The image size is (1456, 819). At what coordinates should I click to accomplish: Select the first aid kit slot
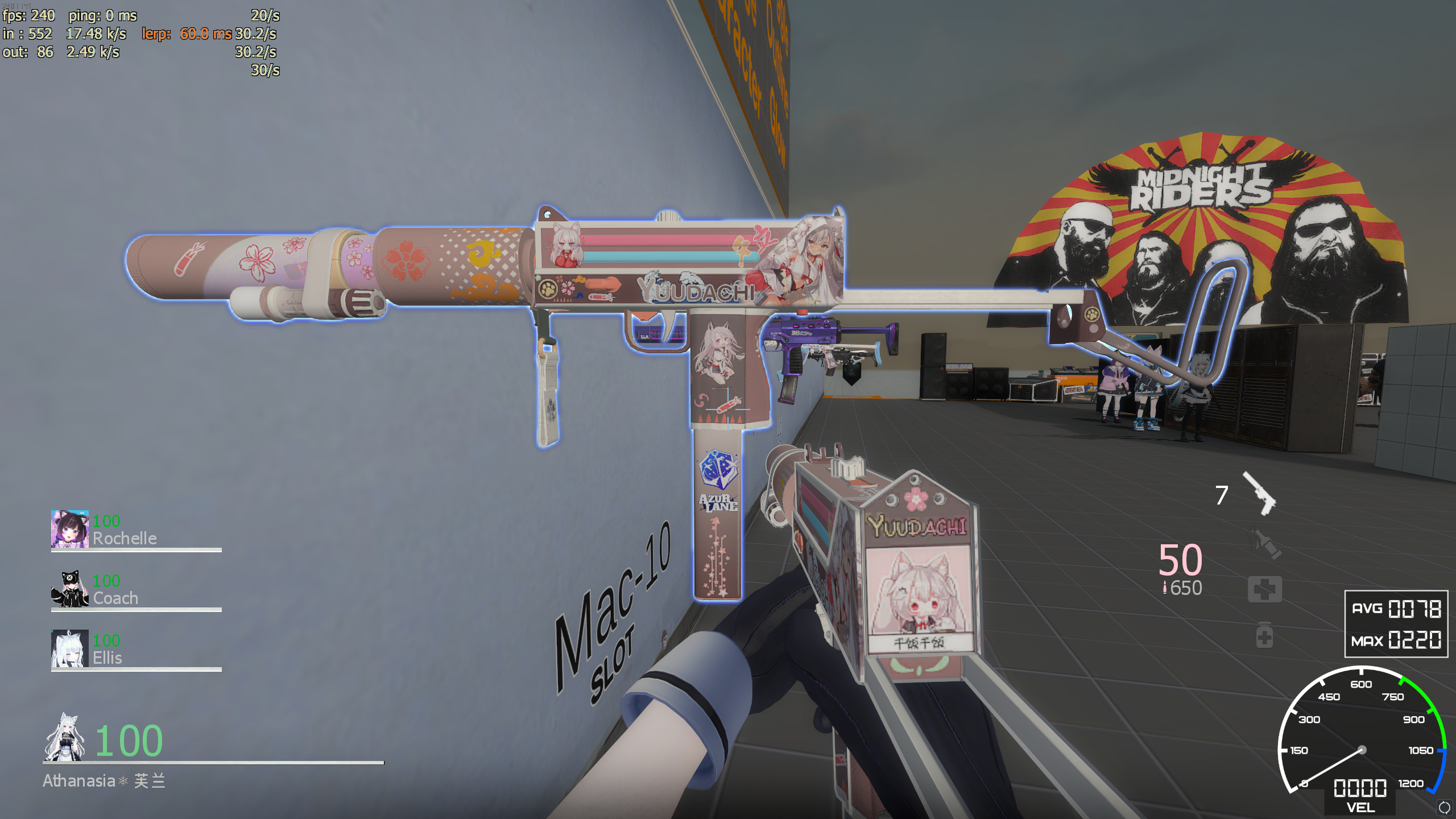pyautogui.click(x=1265, y=589)
